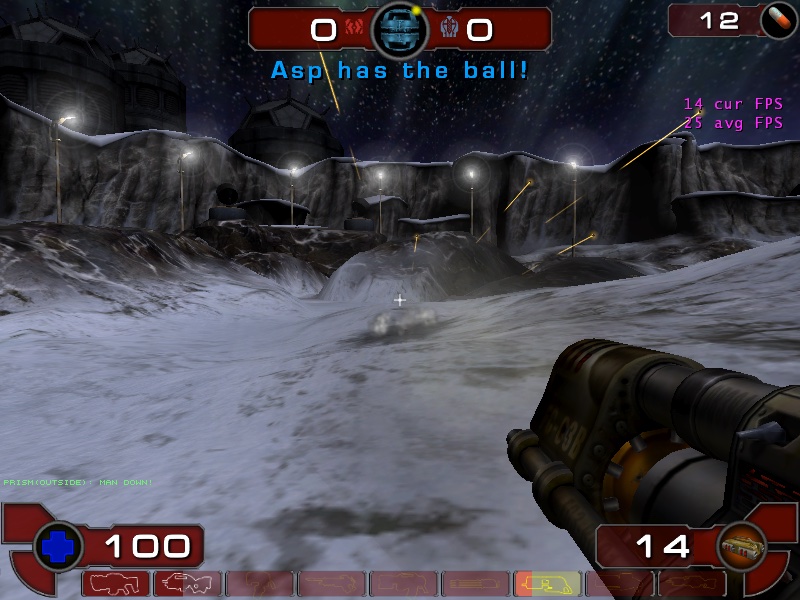Click the ball tracker icon between the scores
Image resolution: width=800 pixels, height=600 pixels.
(x=400, y=30)
